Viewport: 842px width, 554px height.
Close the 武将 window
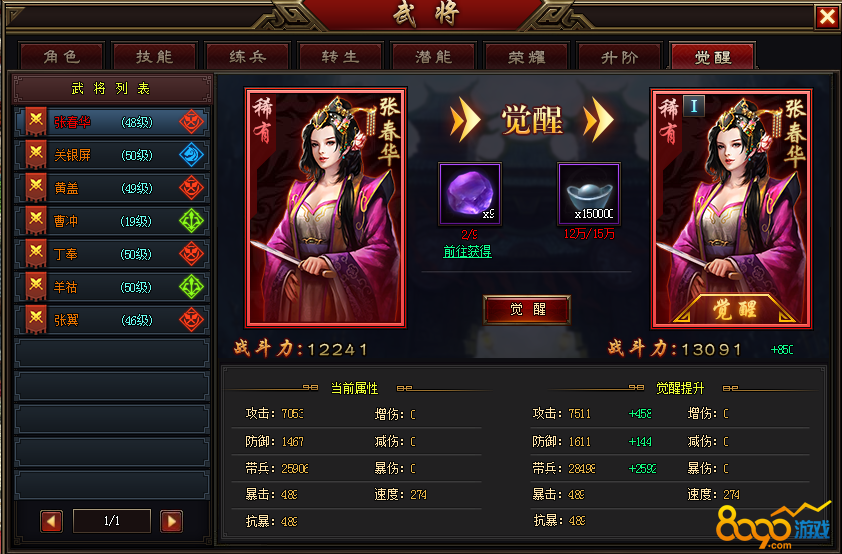pos(826,17)
